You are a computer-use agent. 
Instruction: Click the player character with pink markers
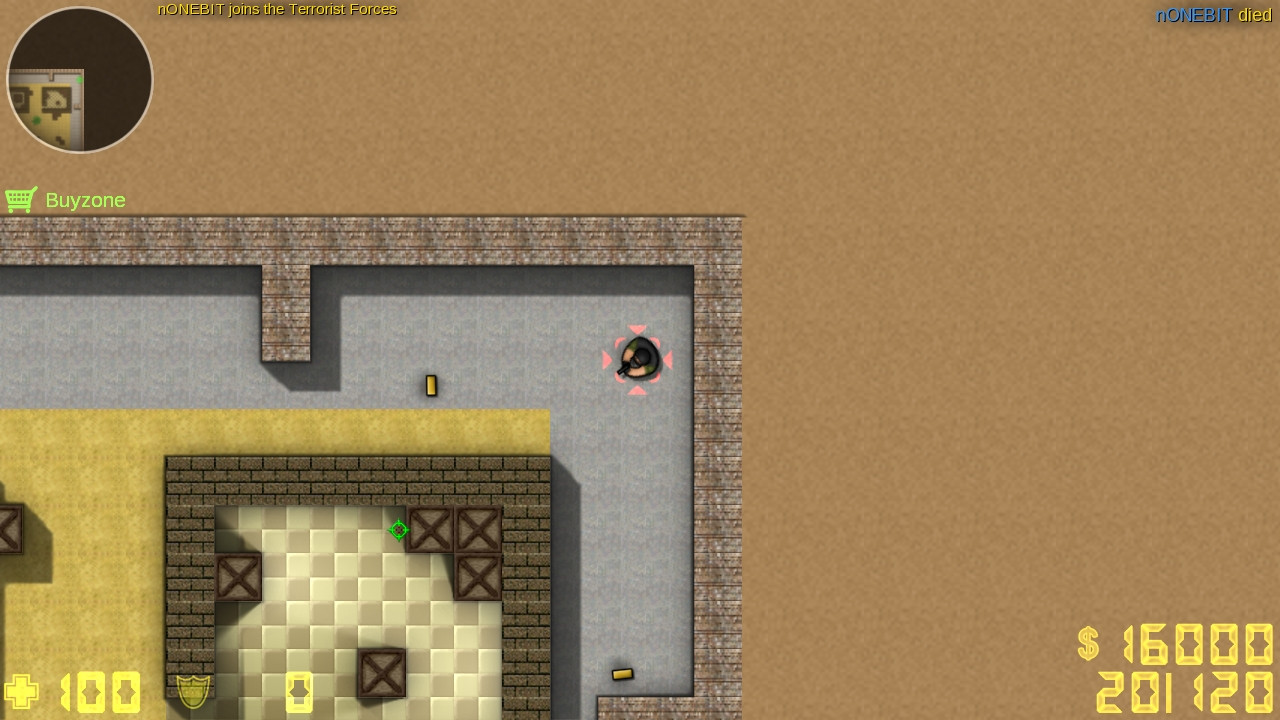point(638,360)
